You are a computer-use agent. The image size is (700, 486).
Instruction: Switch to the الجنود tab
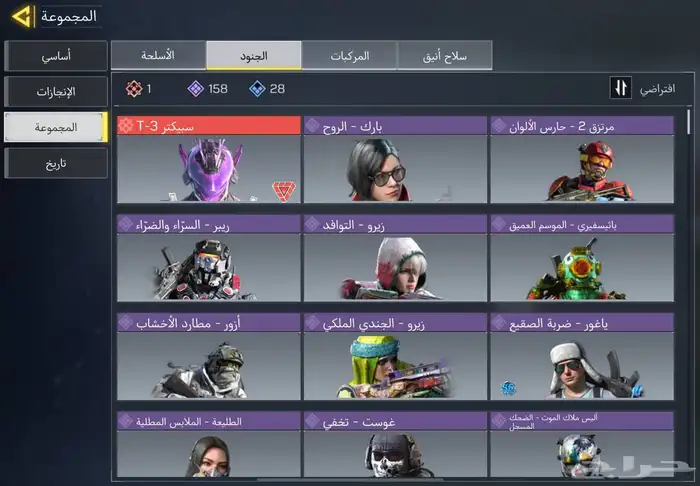click(x=254, y=55)
